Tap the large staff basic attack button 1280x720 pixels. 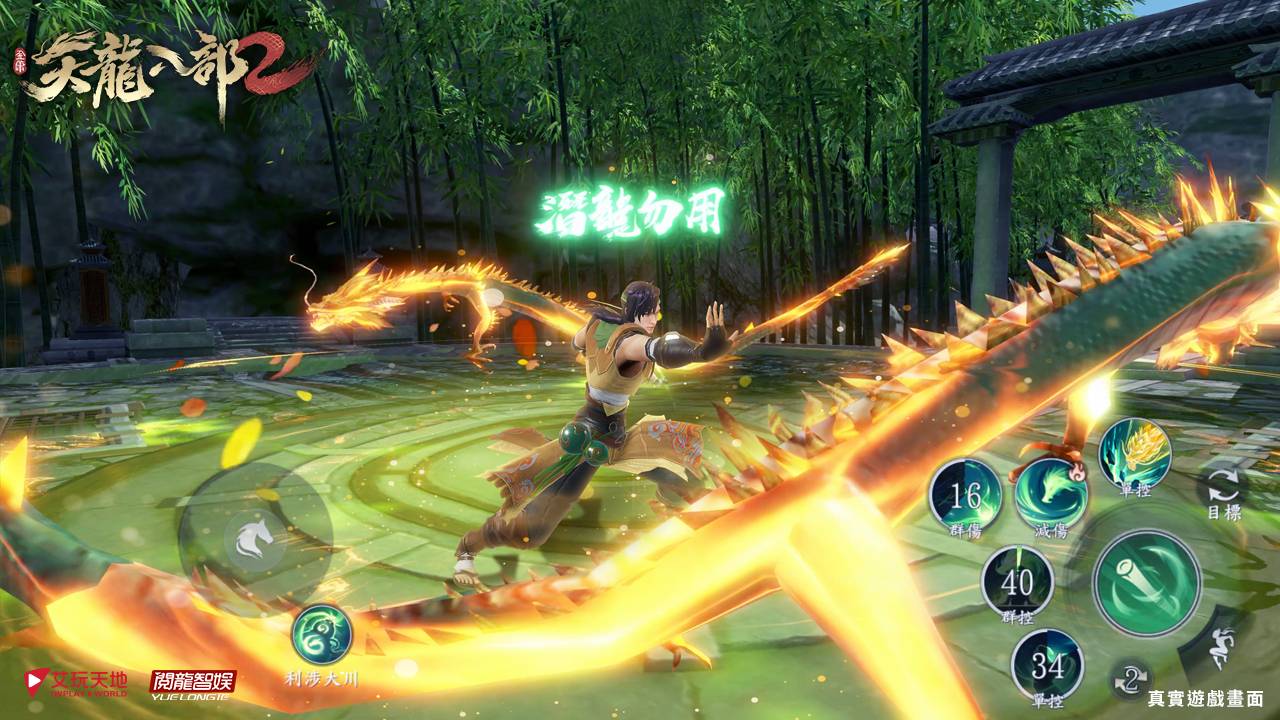coord(1146,582)
